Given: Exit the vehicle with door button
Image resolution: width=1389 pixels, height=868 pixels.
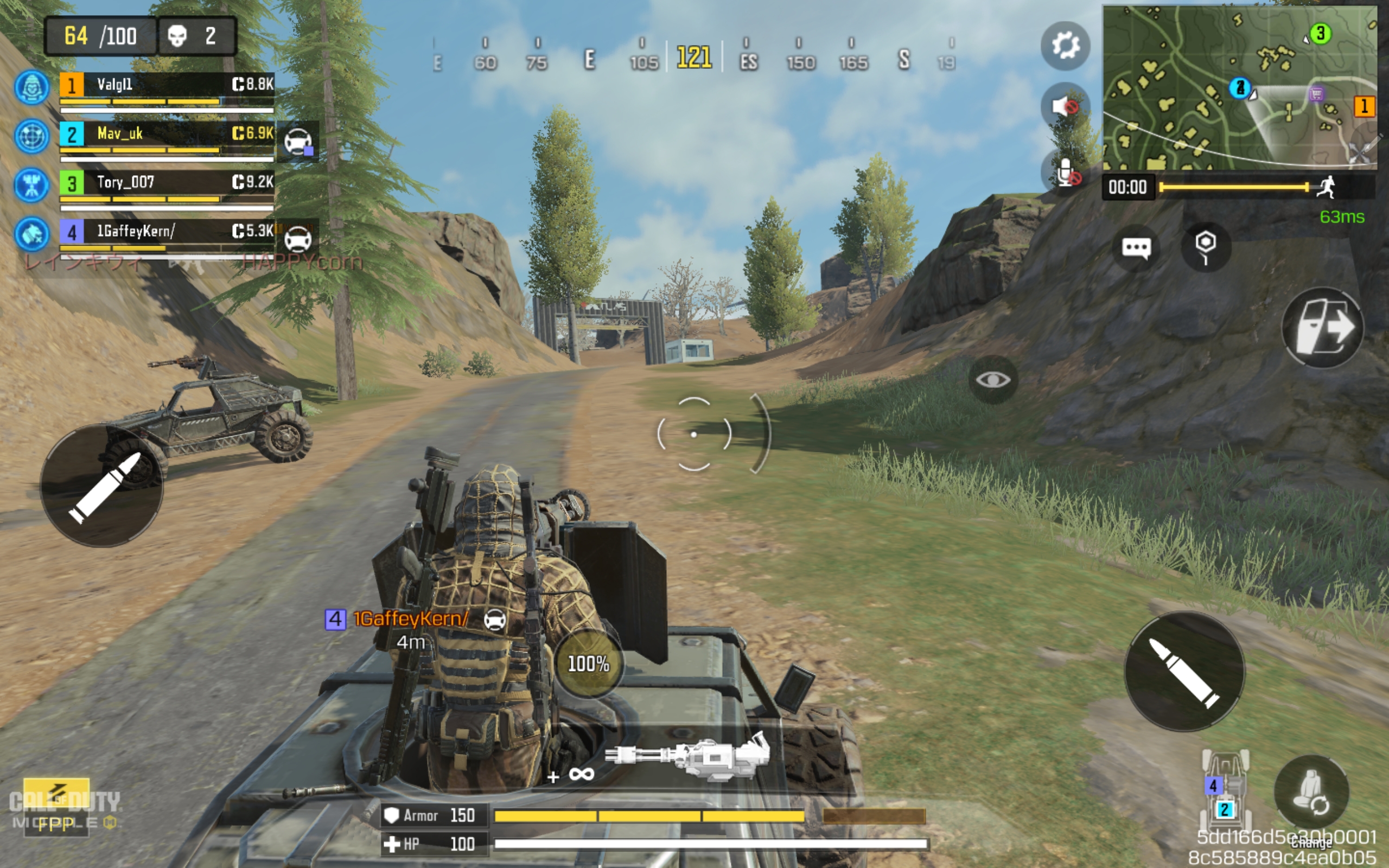Looking at the screenshot, I should (x=1322, y=327).
